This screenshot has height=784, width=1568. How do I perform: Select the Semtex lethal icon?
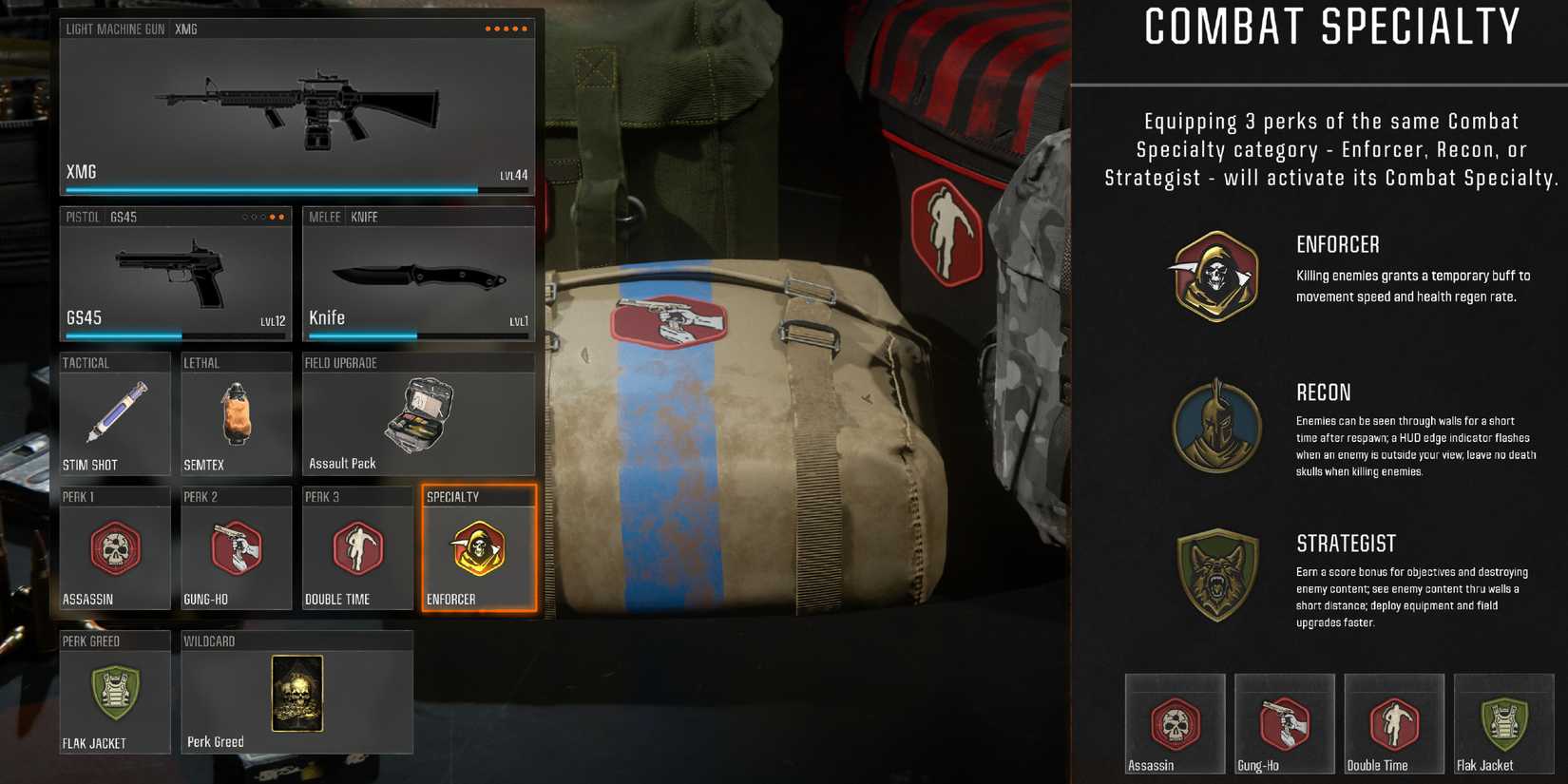pos(235,416)
